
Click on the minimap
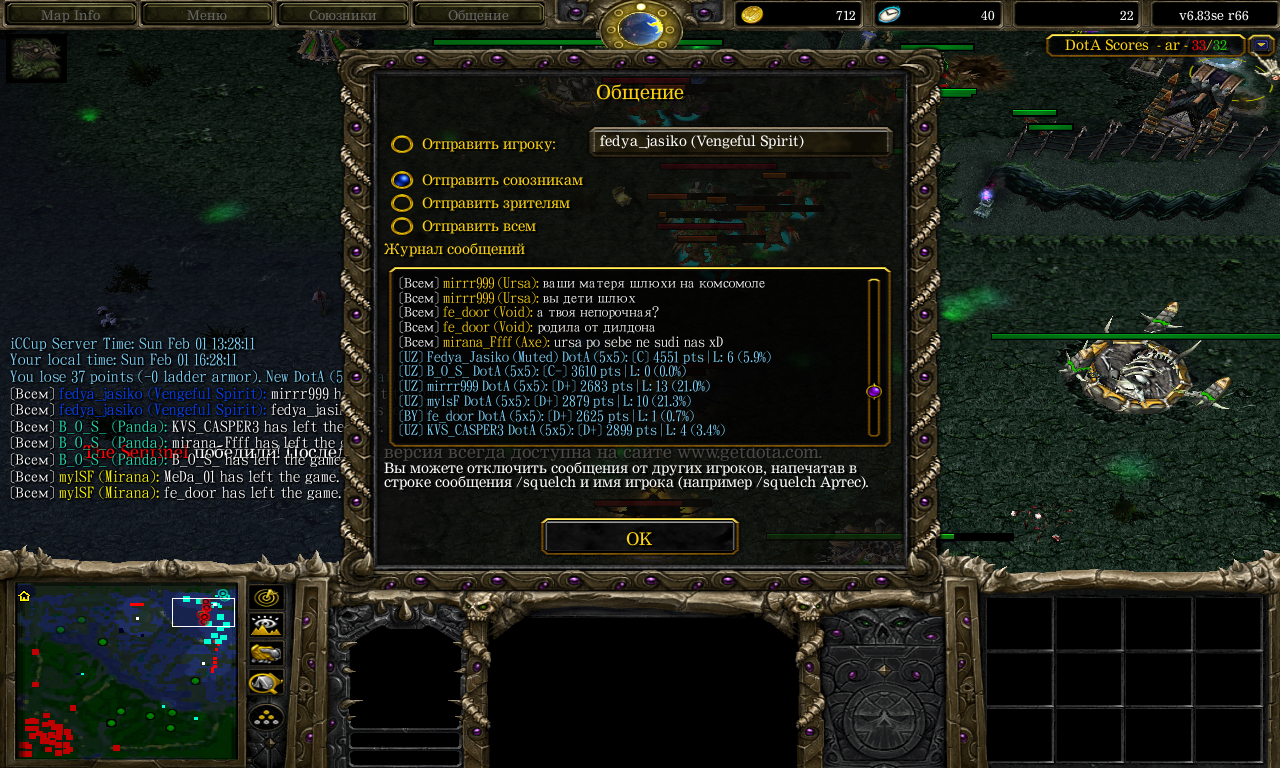pos(127,671)
